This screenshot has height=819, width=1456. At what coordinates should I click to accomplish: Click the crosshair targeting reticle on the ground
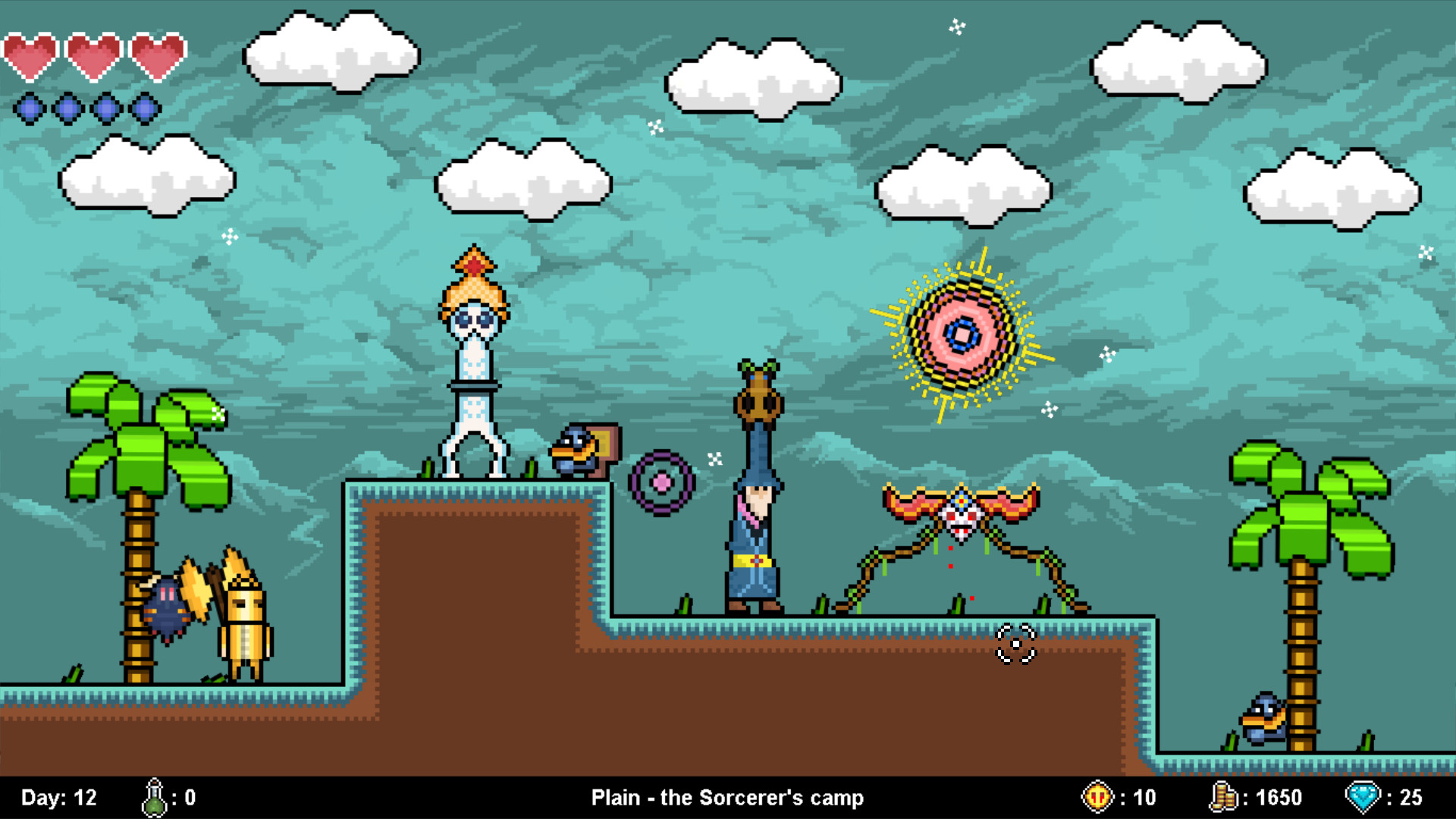point(1017,642)
